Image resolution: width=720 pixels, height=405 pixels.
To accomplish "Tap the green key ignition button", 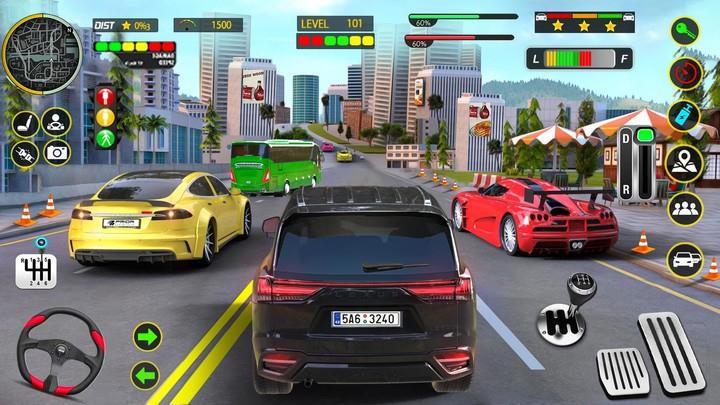I will [685, 32].
